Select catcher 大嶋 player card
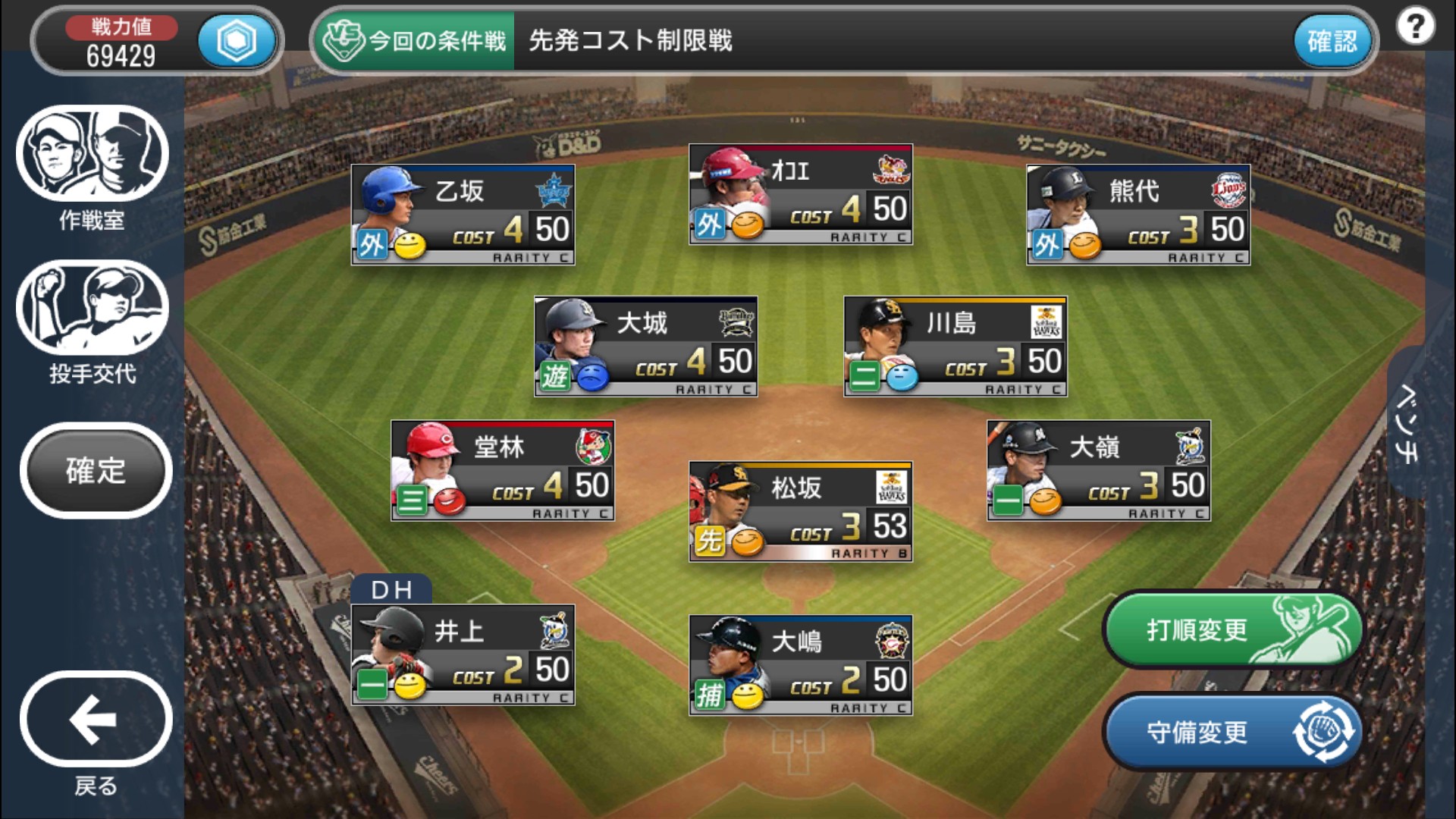The image size is (1456, 819). pyautogui.click(x=800, y=665)
